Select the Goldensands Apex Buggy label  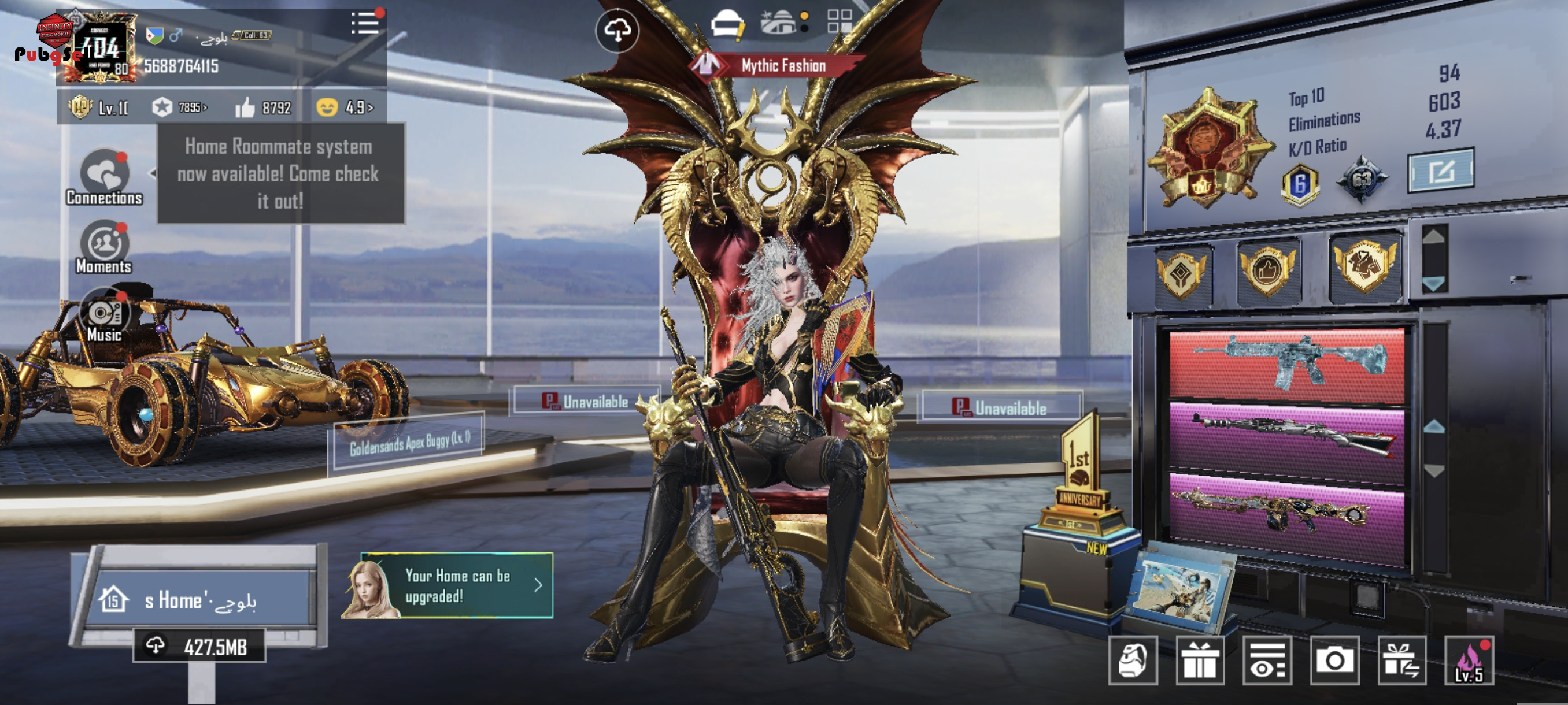(x=409, y=443)
